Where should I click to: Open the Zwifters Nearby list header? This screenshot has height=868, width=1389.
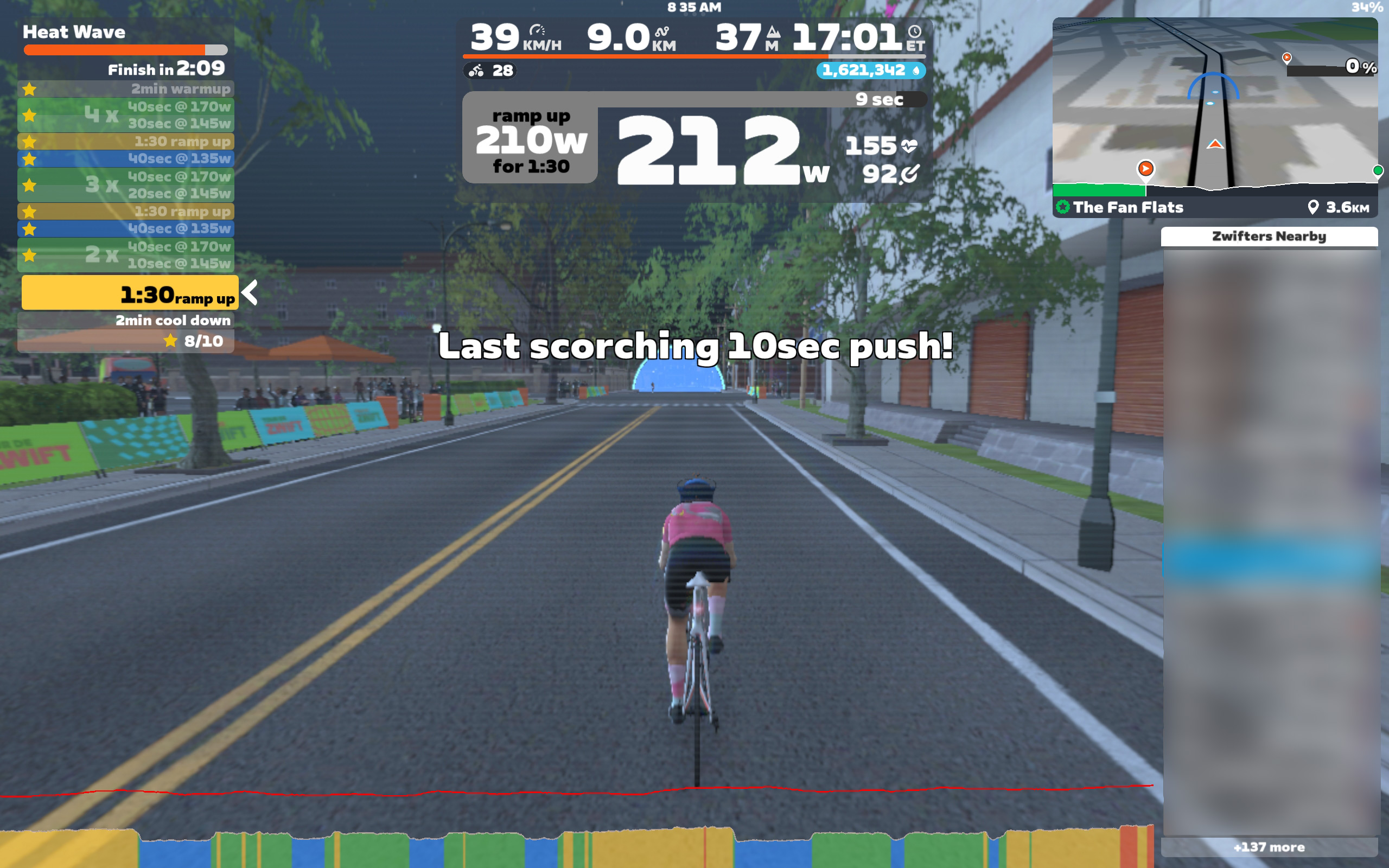(1269, 237)
